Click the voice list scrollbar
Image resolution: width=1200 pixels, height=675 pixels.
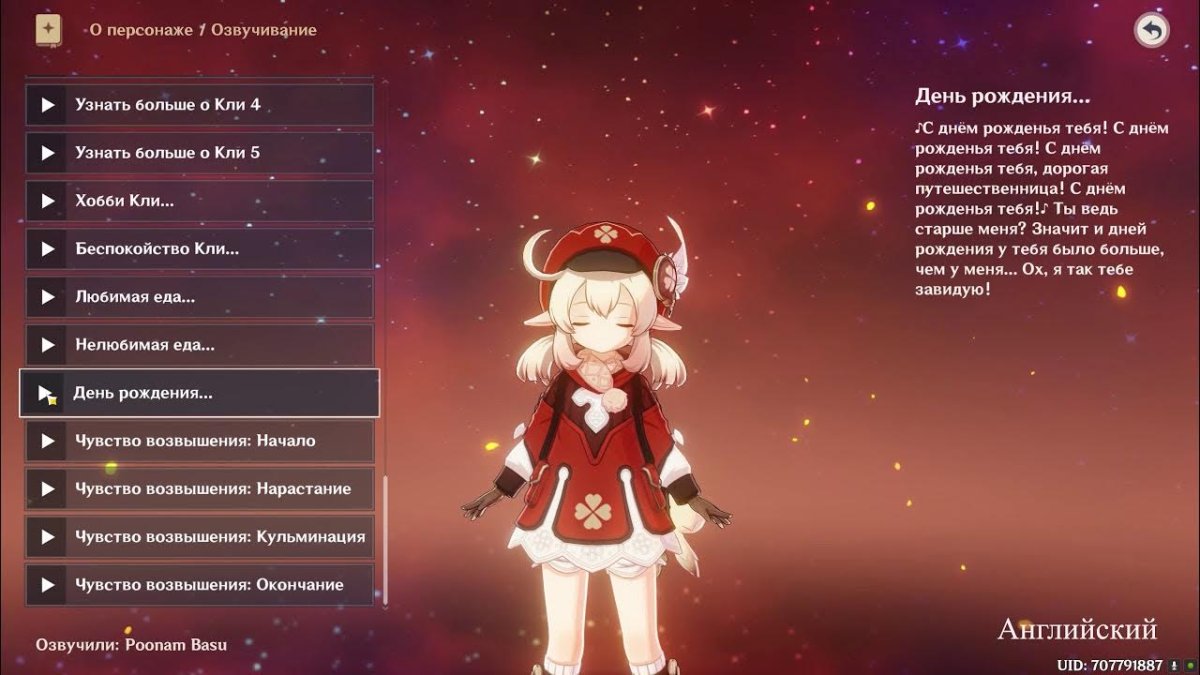tap(385, 540)
